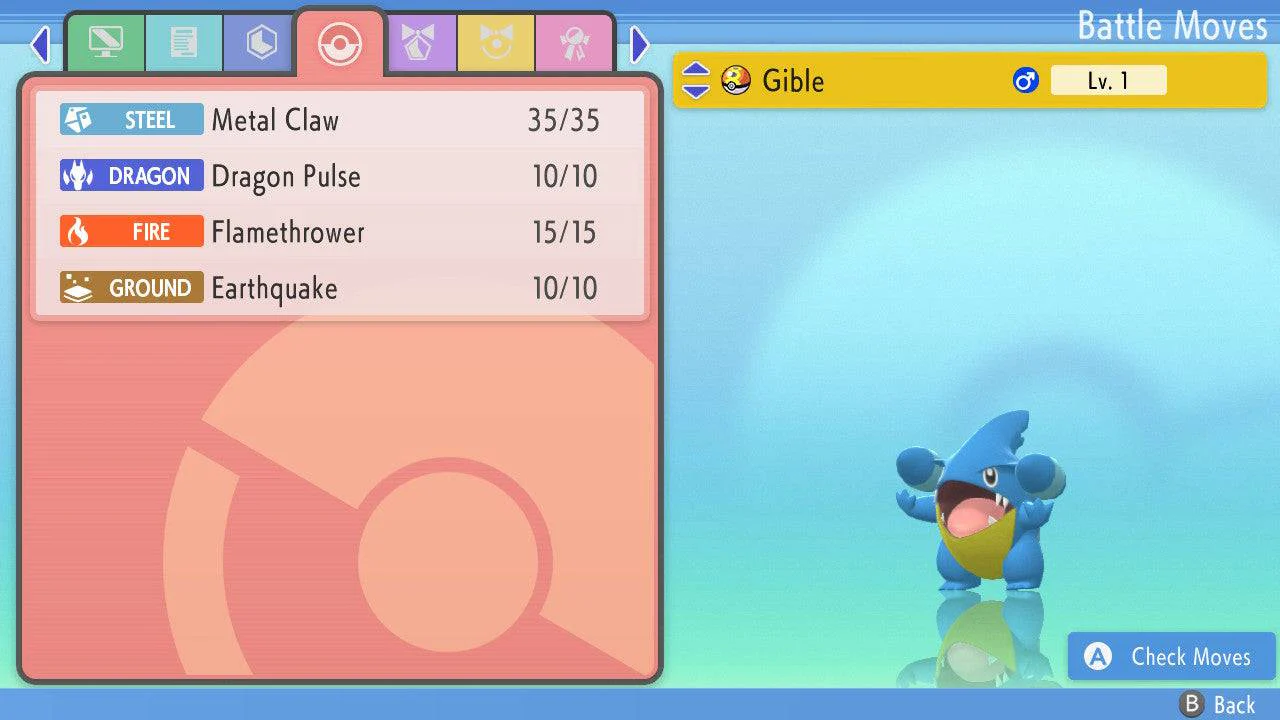Click the down arrow to view next Pokémon
Screen dimensions: 1280x720
(x=694, y=90)
